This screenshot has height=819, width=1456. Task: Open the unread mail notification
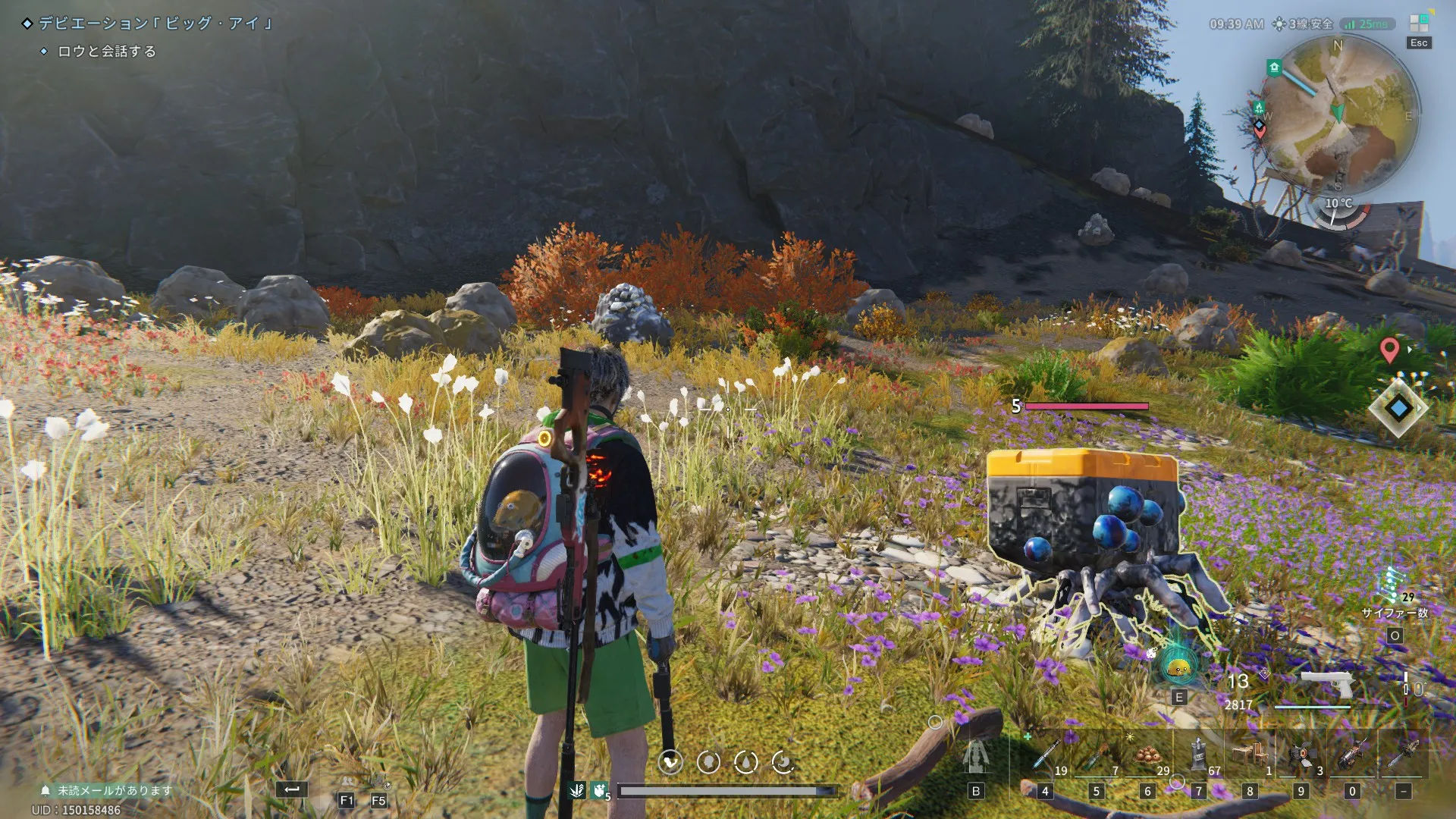coord(108,790)
